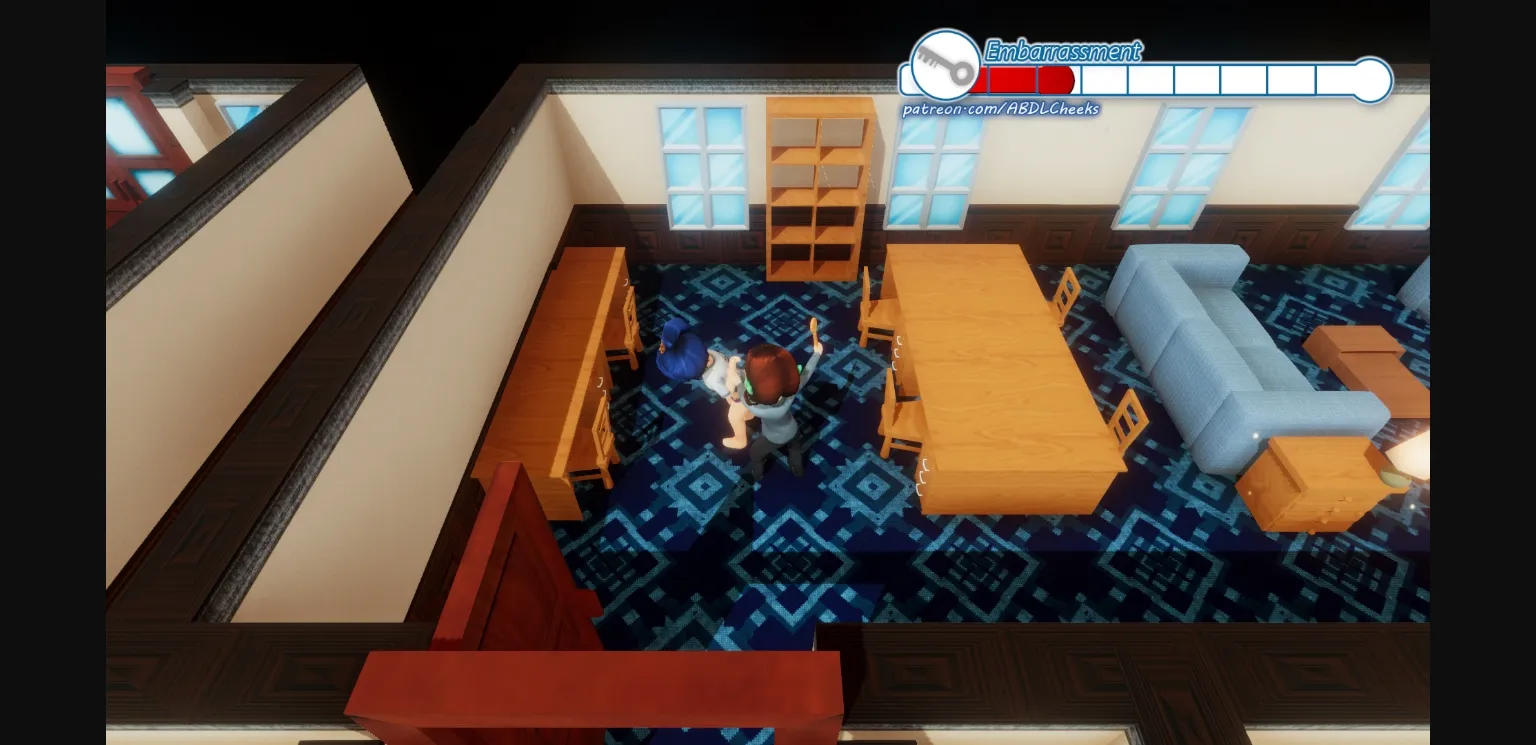This screenshot has height=745, width=1536.
Task: Click the rightmost empty meter segment
Action: pos(1335,80)
